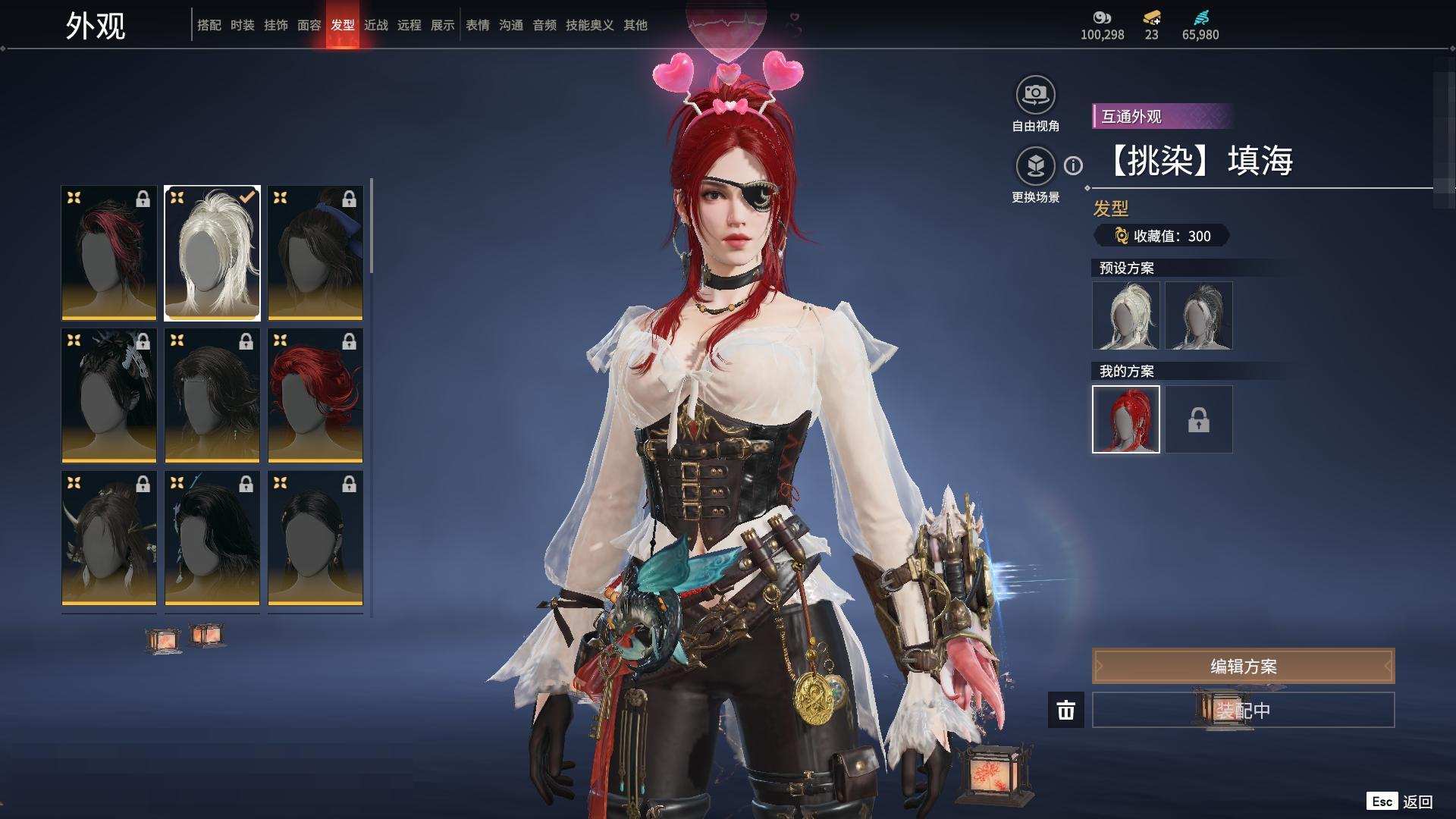Switch to the 搭配 tab
The height and width of the screenshot is (819, 1456).
click(209, 25)
